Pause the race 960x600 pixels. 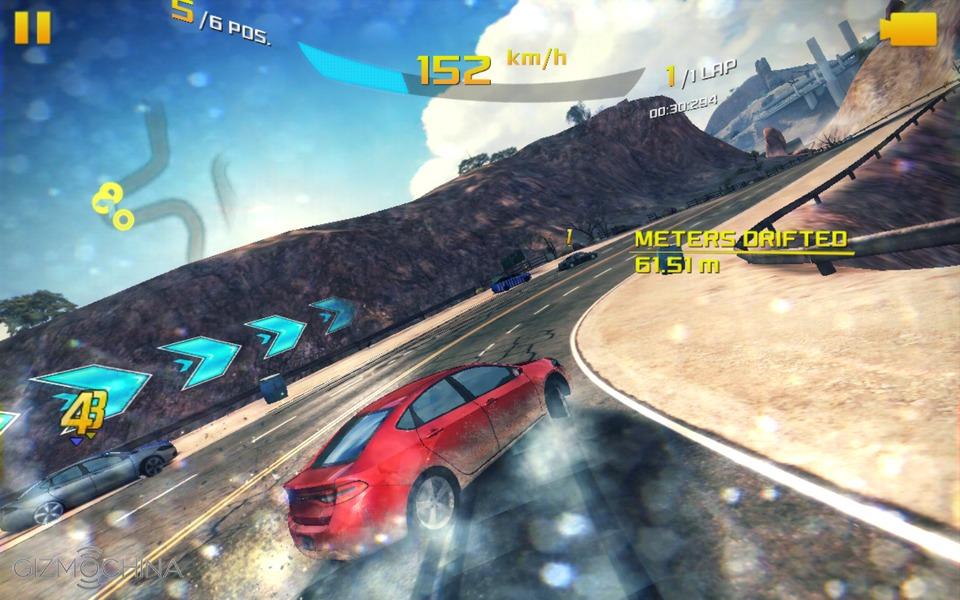[x=32, y=27]
